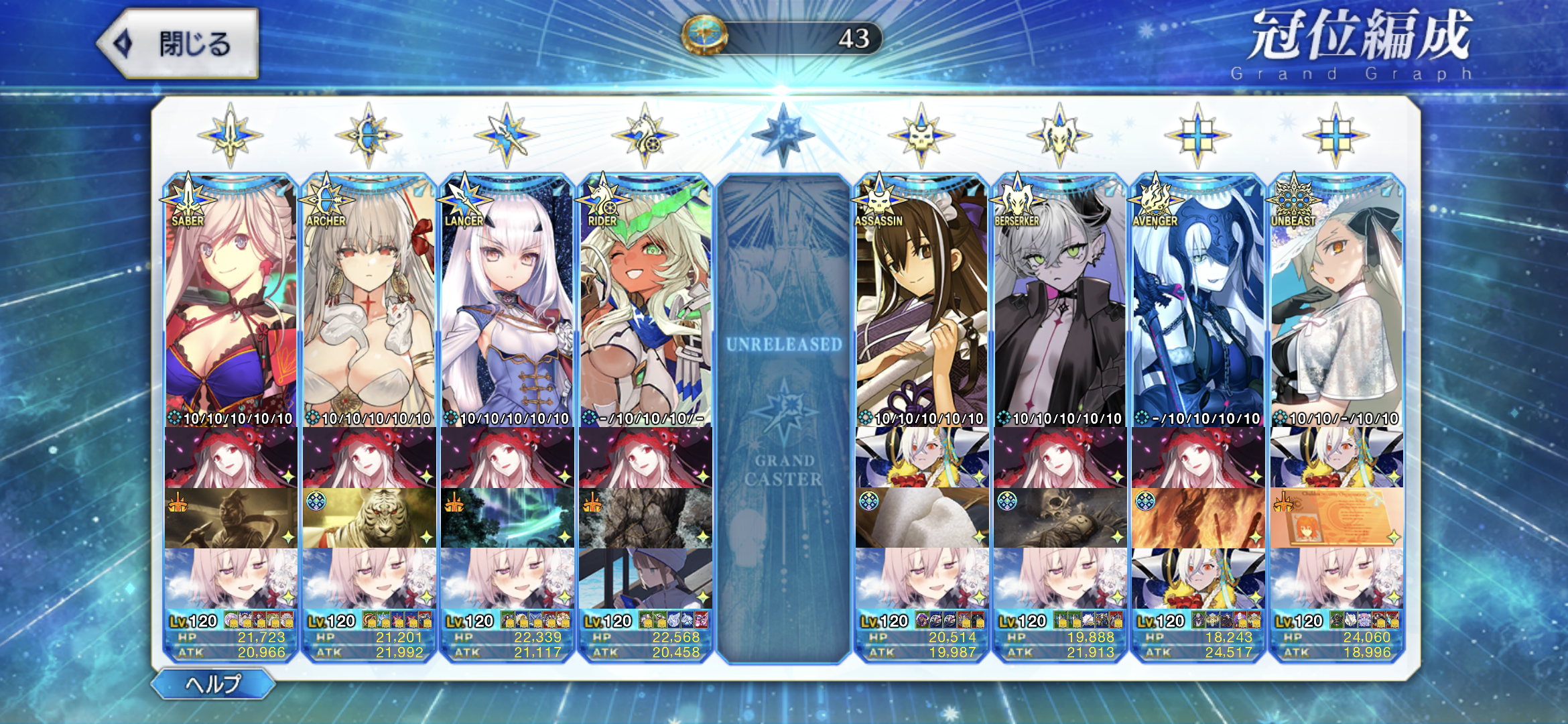Open the Unbeast servant card
Screen dimensions: 1568x724
click(1336, 302)
